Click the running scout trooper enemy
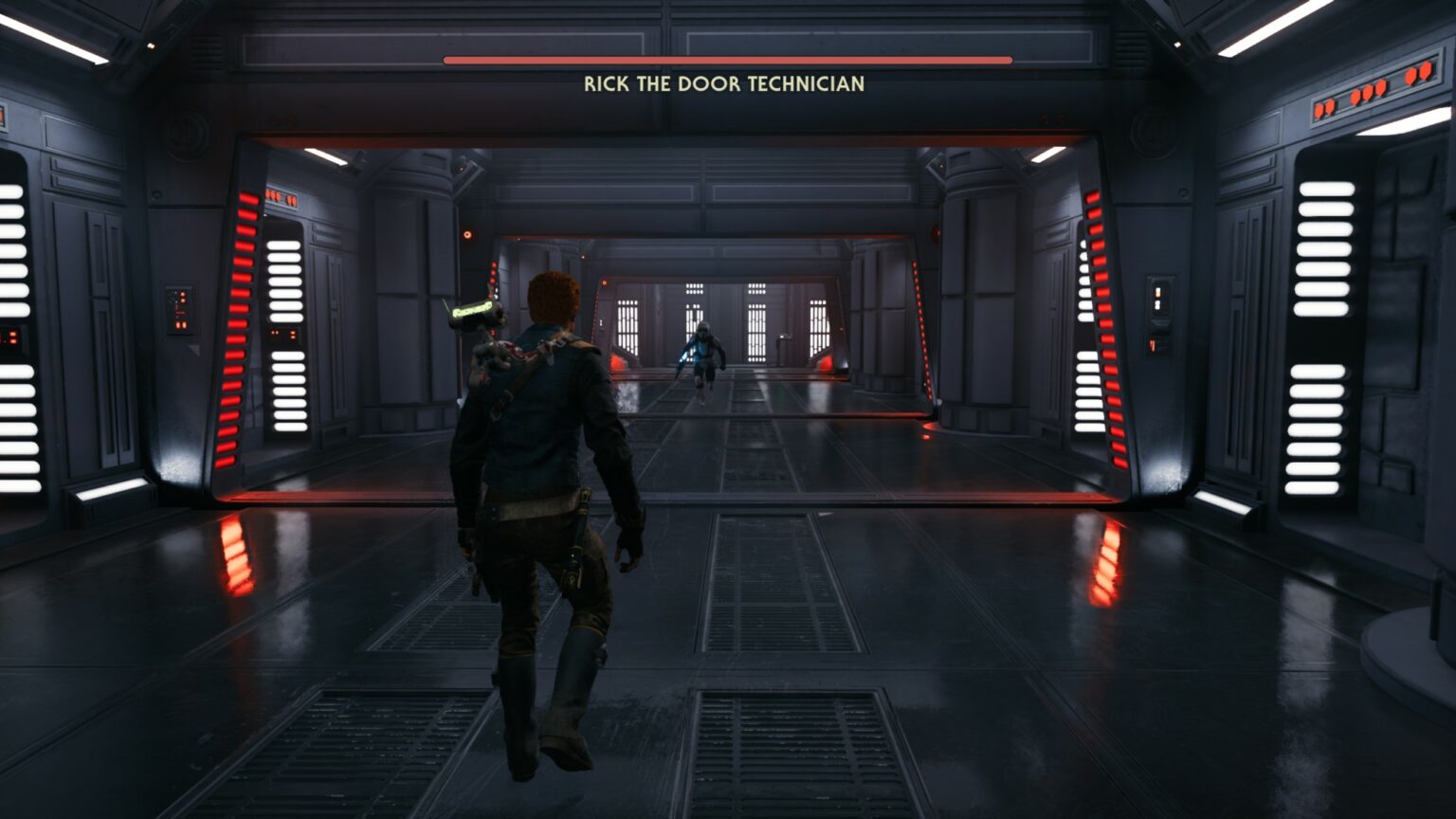 701,370
